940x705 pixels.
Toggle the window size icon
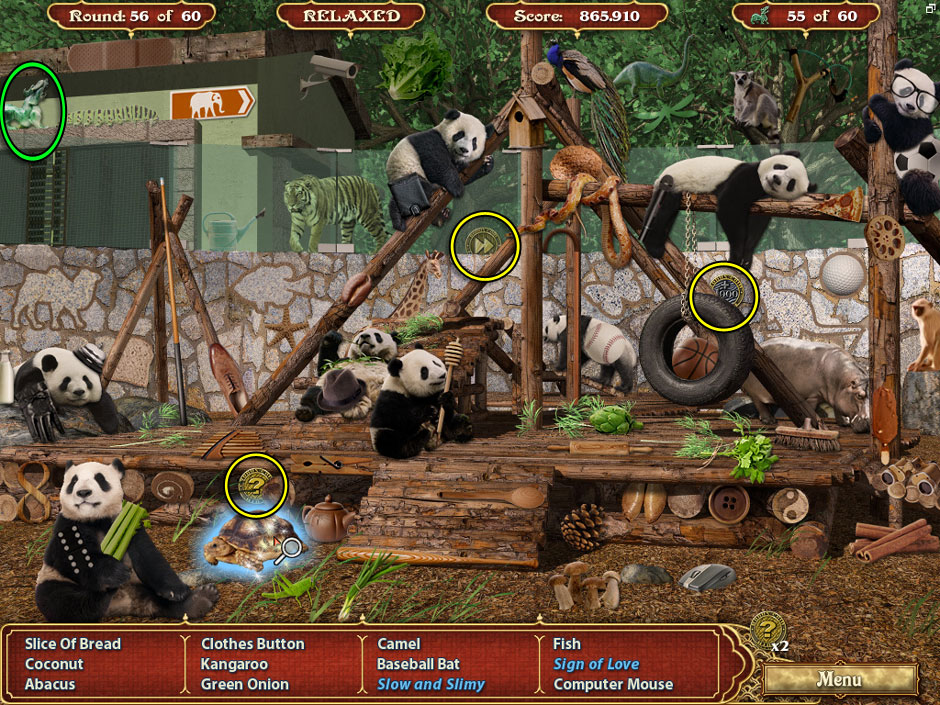point(930,8)
